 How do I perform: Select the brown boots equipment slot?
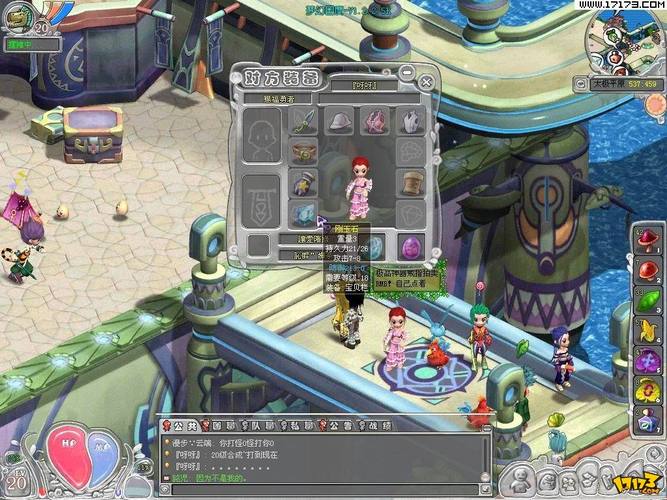point(411,182)
